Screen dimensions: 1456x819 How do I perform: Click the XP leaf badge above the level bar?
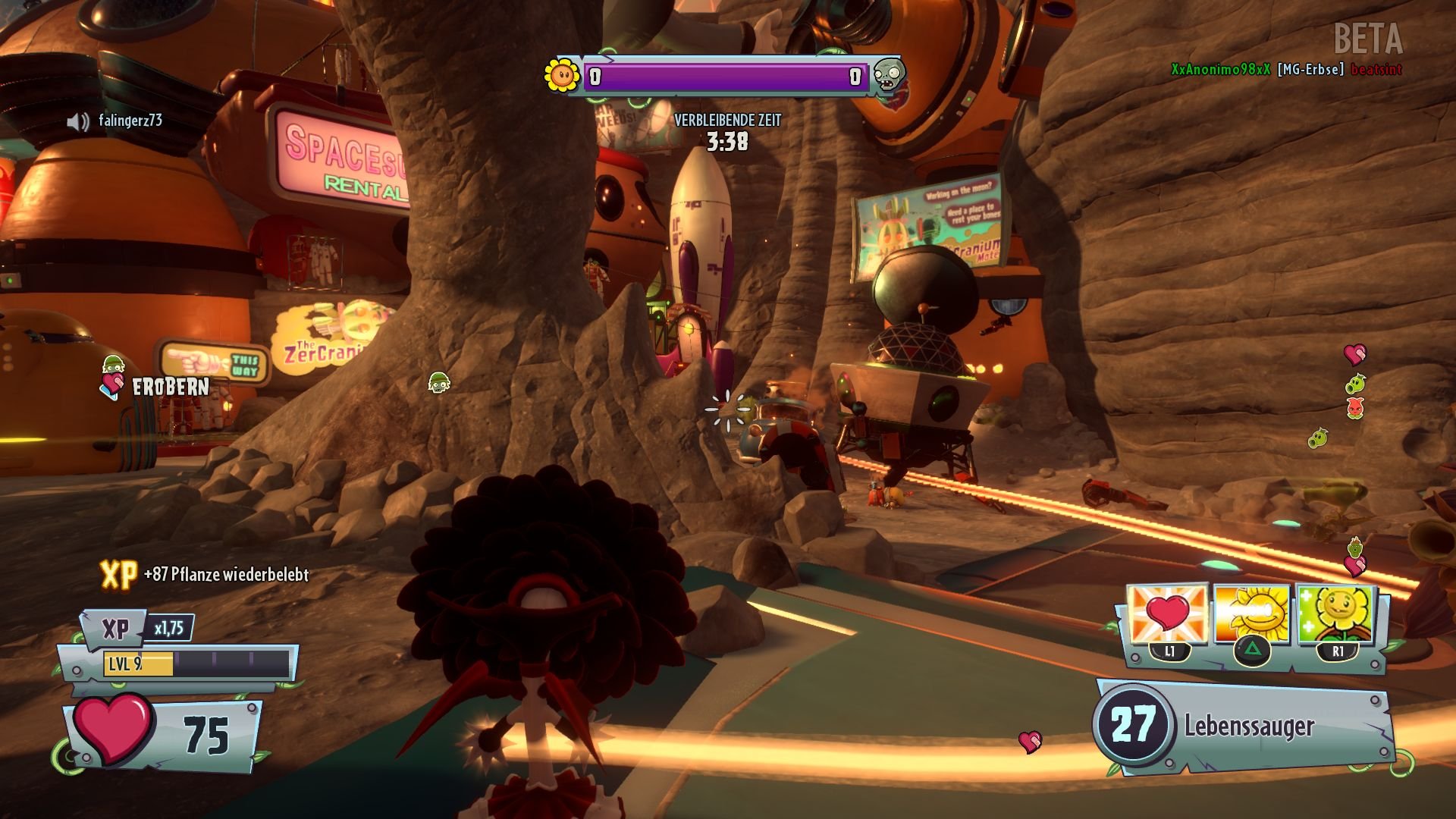[x=115, y=628]
